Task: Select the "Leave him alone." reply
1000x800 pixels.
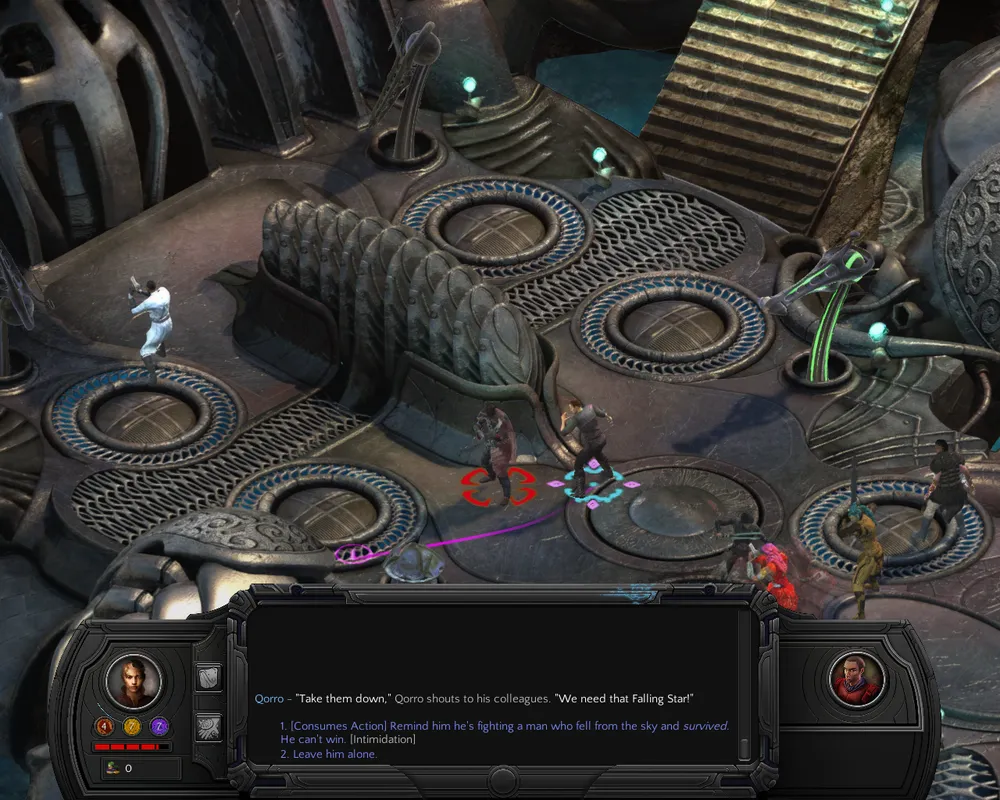Action: [x=328, y=754]
